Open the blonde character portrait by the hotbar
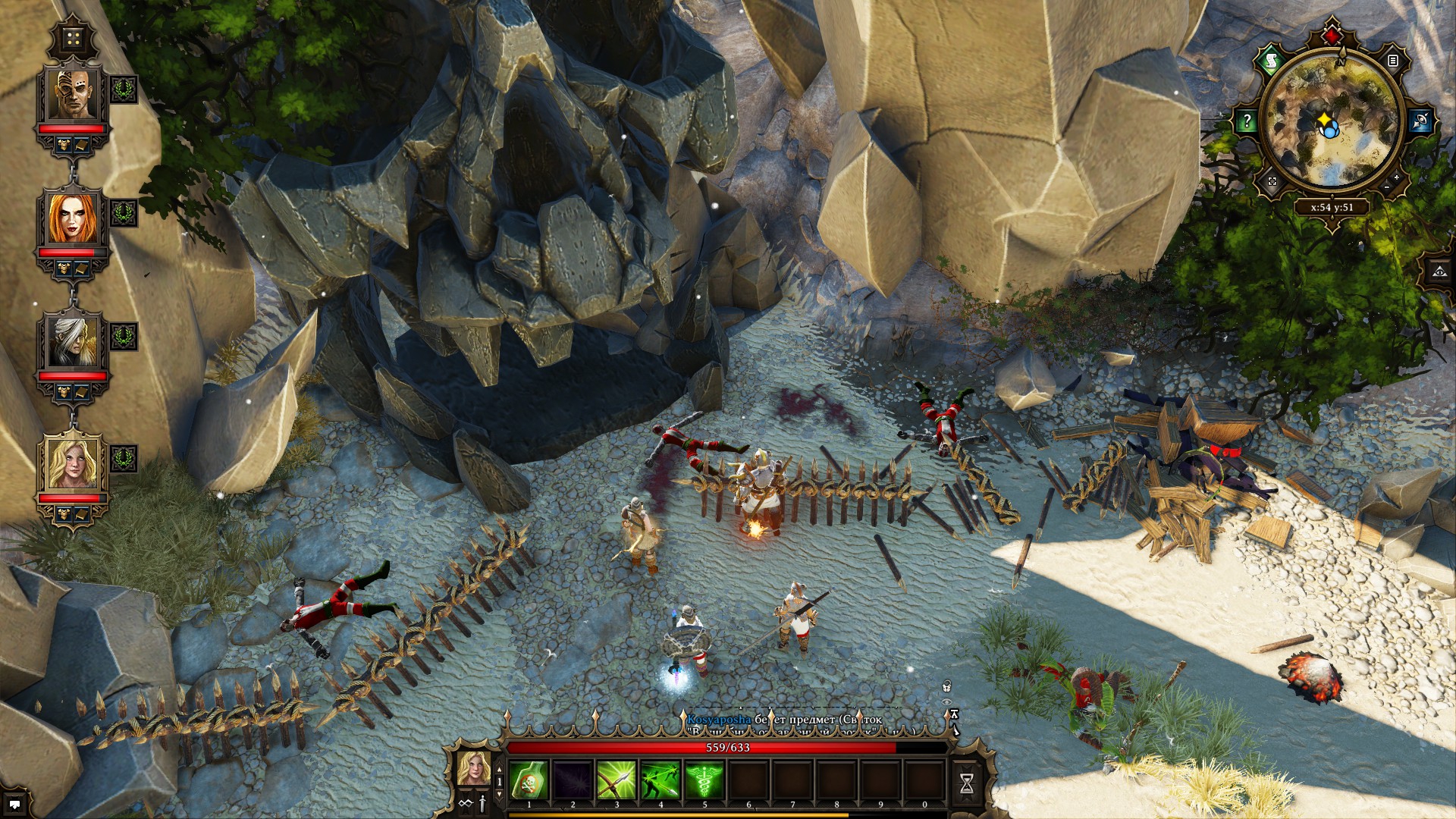This screenshot has height=819, width=1456. [473, 768]
